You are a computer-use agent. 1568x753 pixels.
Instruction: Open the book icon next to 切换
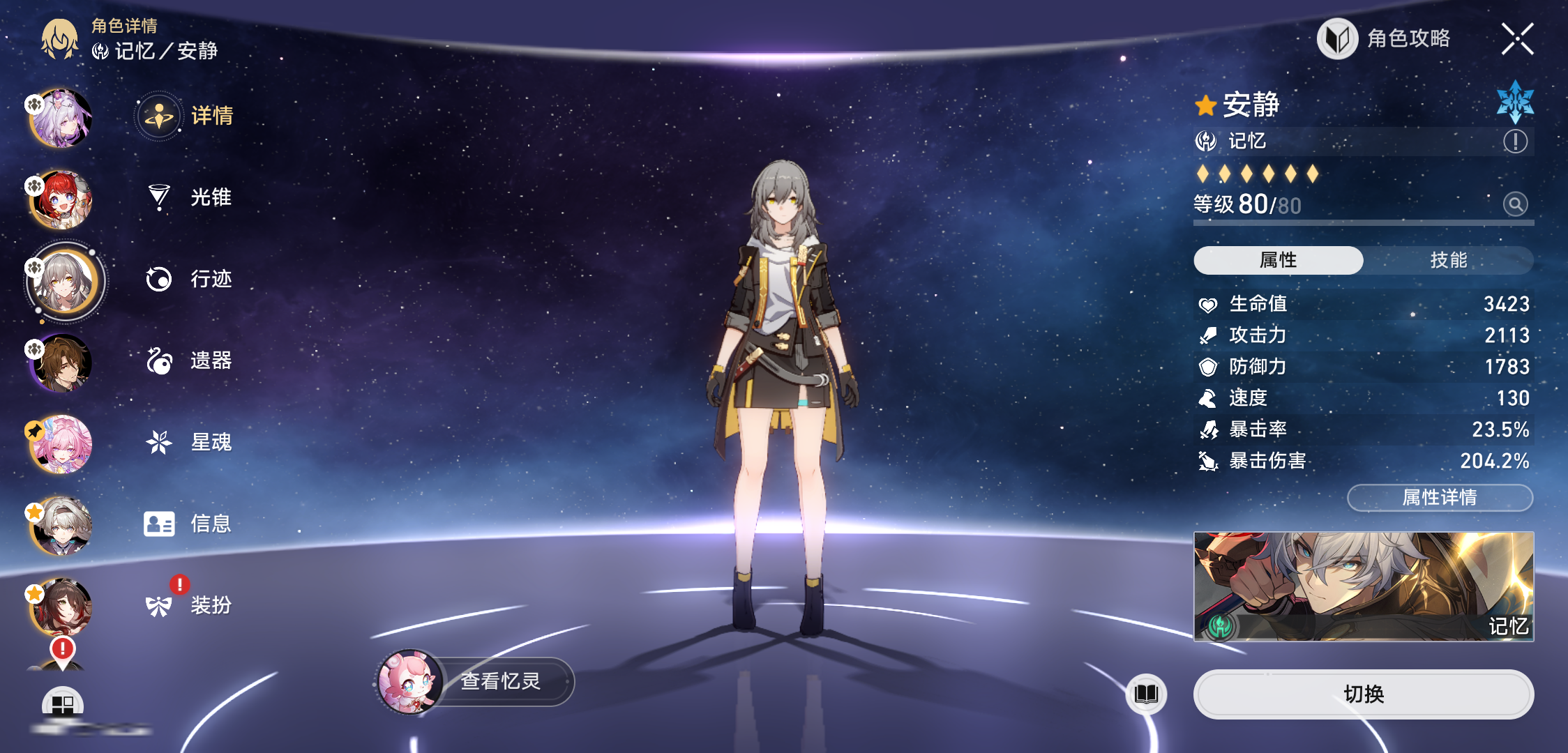pyautogui.click(x=1146, y=694)
